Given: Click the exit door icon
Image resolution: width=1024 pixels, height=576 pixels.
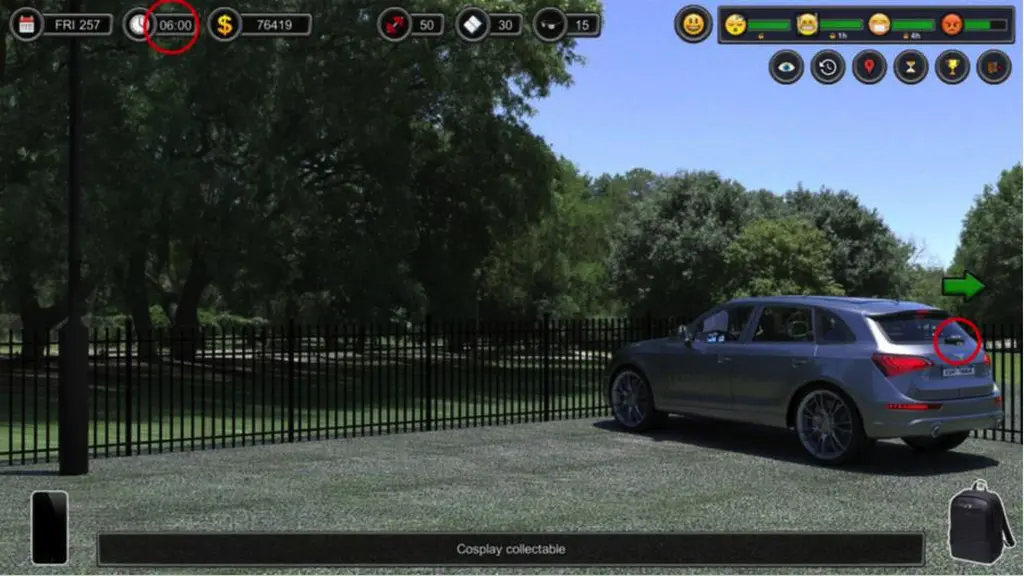Looking at the screenshot, I should tap(993, 67).
